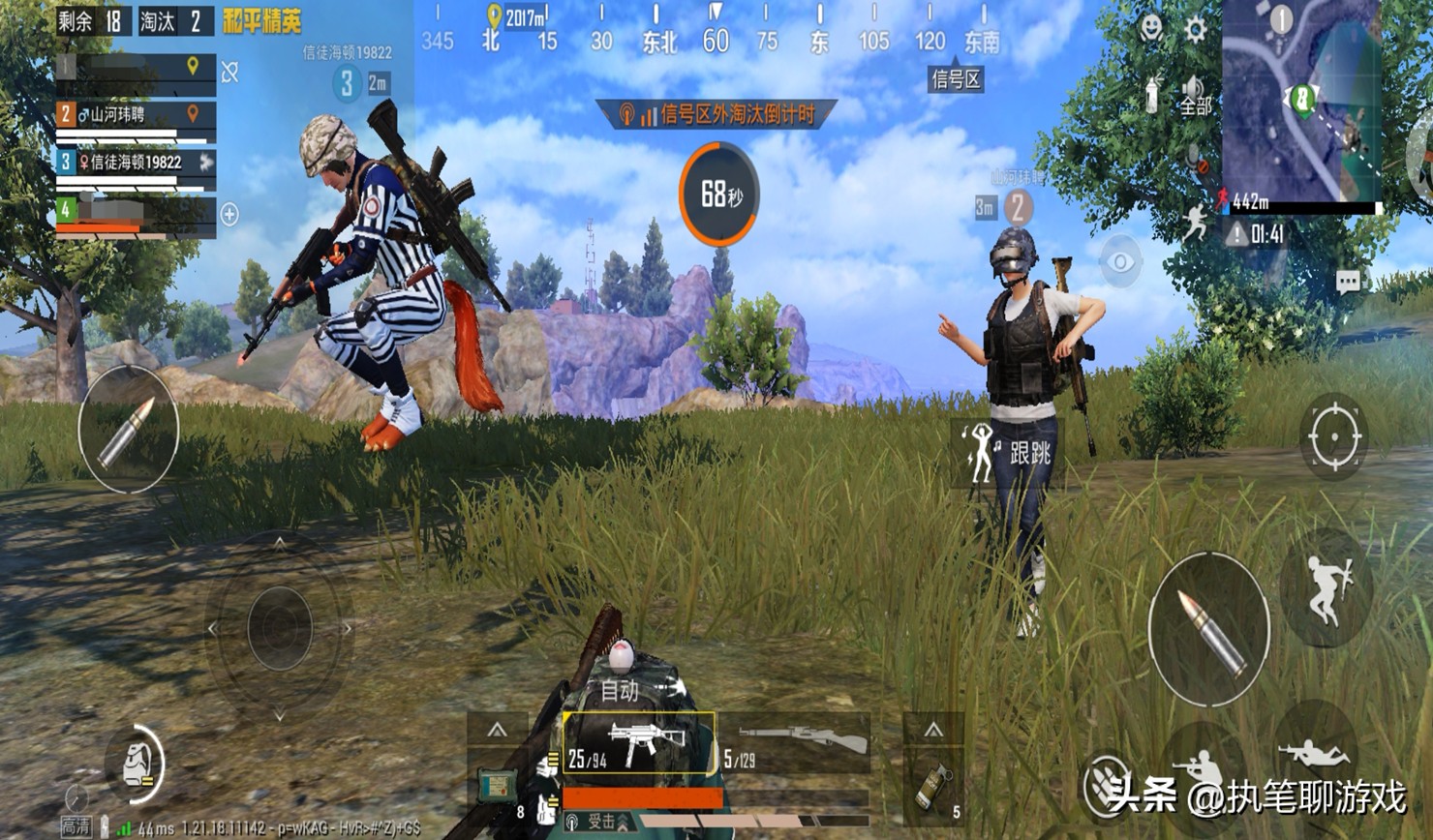Open the emote smiley face menu

pyautogui.click(x=1151, y=27)
